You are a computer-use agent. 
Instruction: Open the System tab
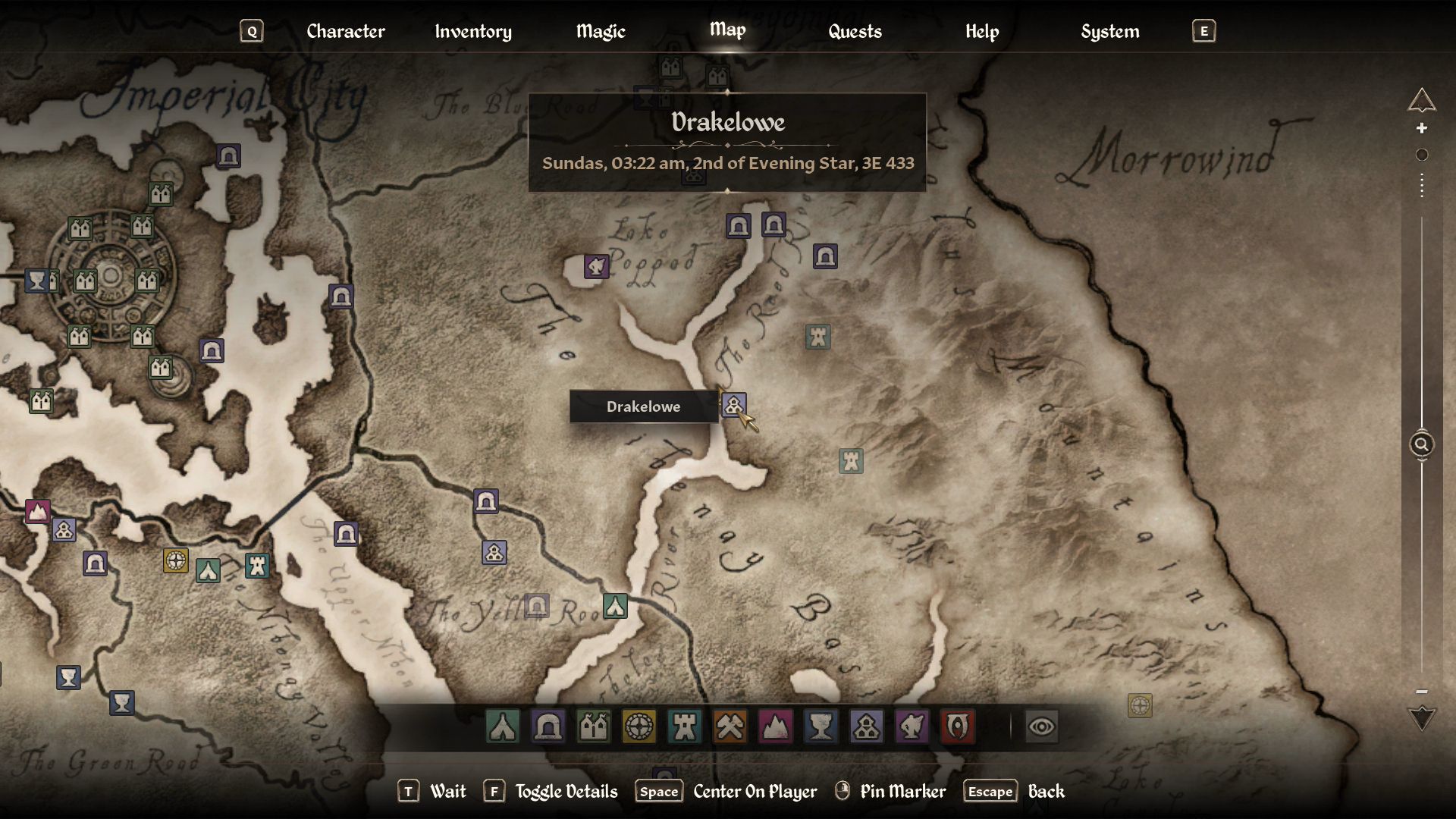tap(1109, 31)
